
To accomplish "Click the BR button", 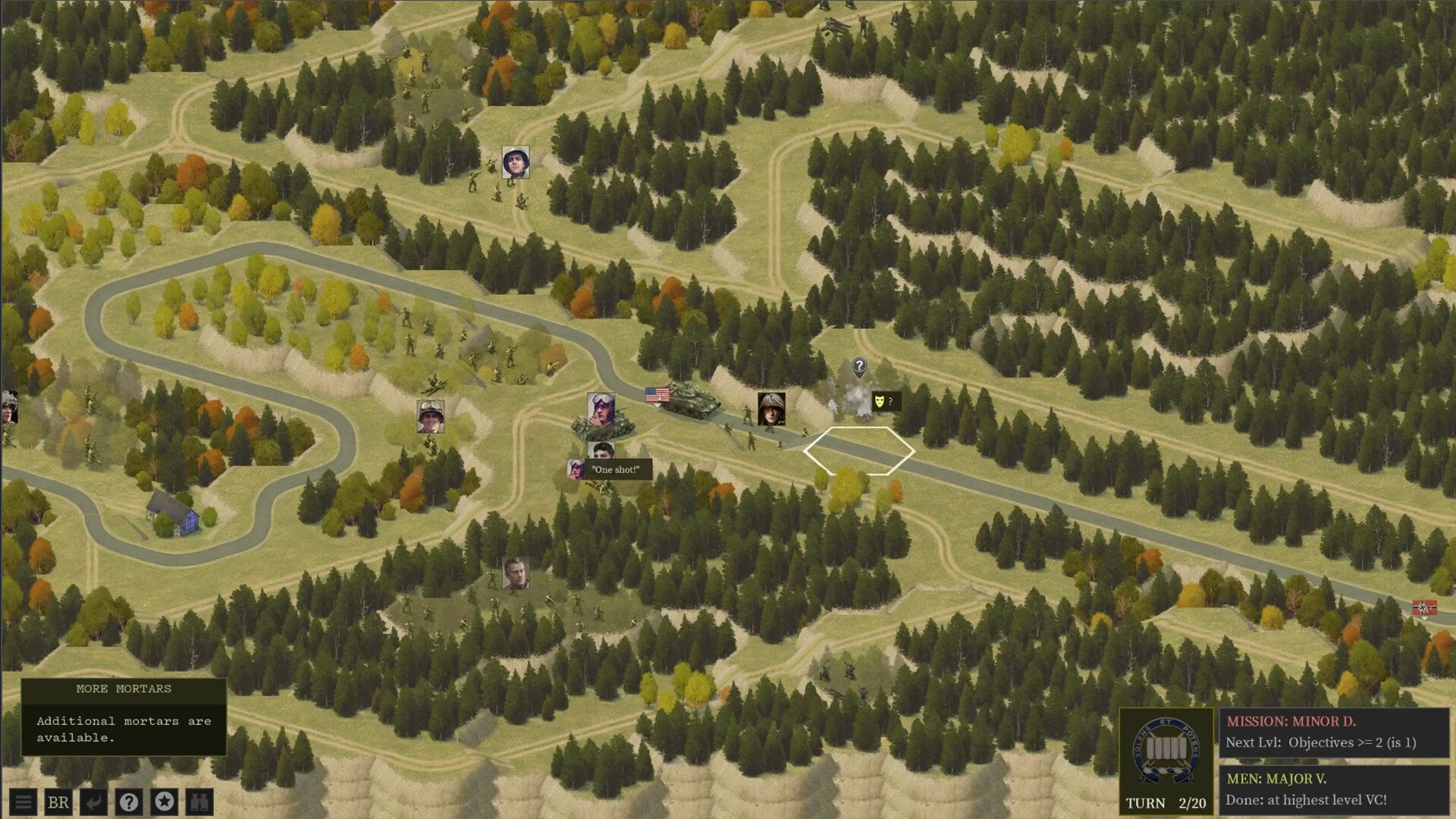I will click(x=58, y=802).
